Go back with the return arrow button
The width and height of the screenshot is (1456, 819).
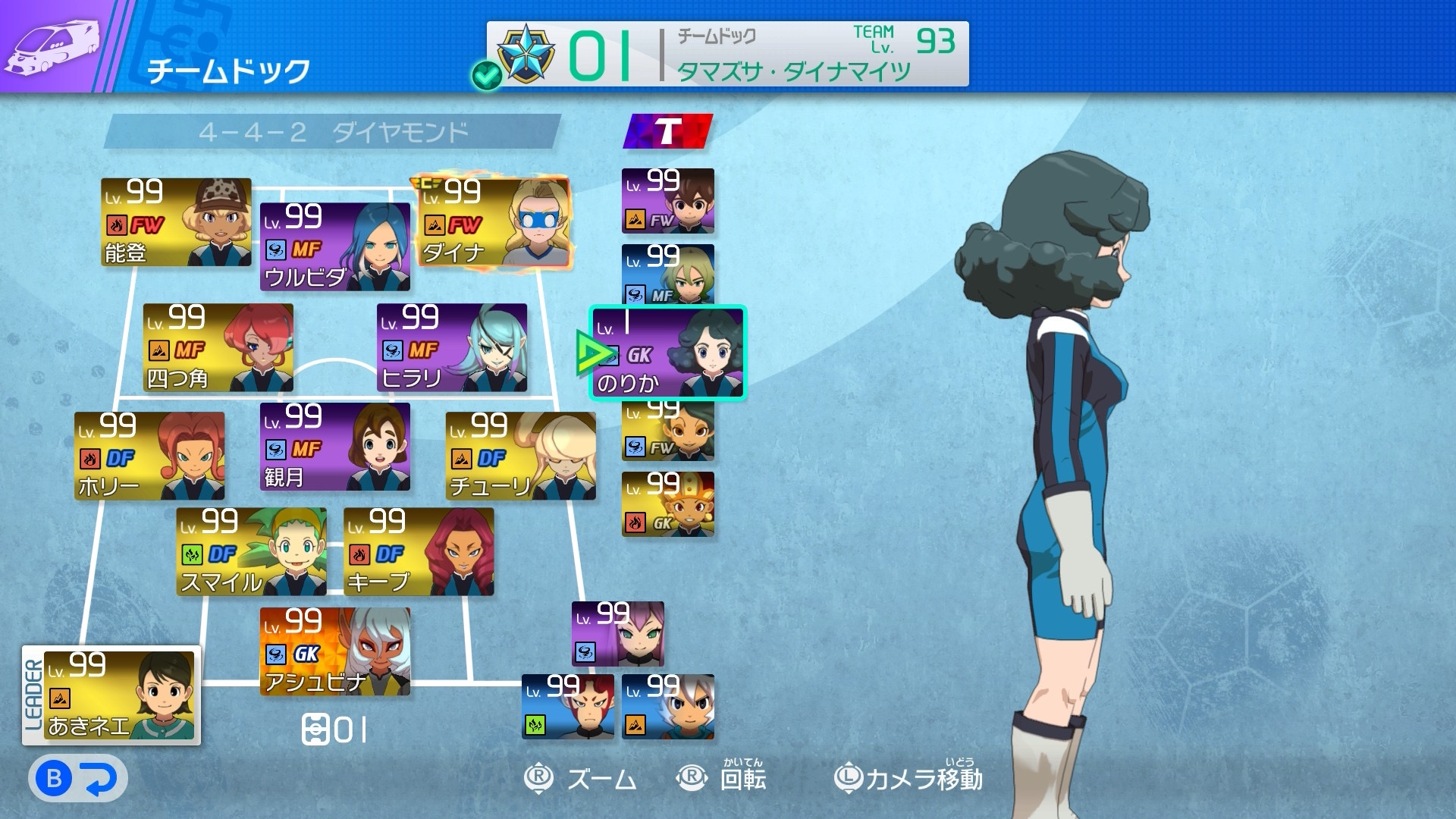(78, 779)
